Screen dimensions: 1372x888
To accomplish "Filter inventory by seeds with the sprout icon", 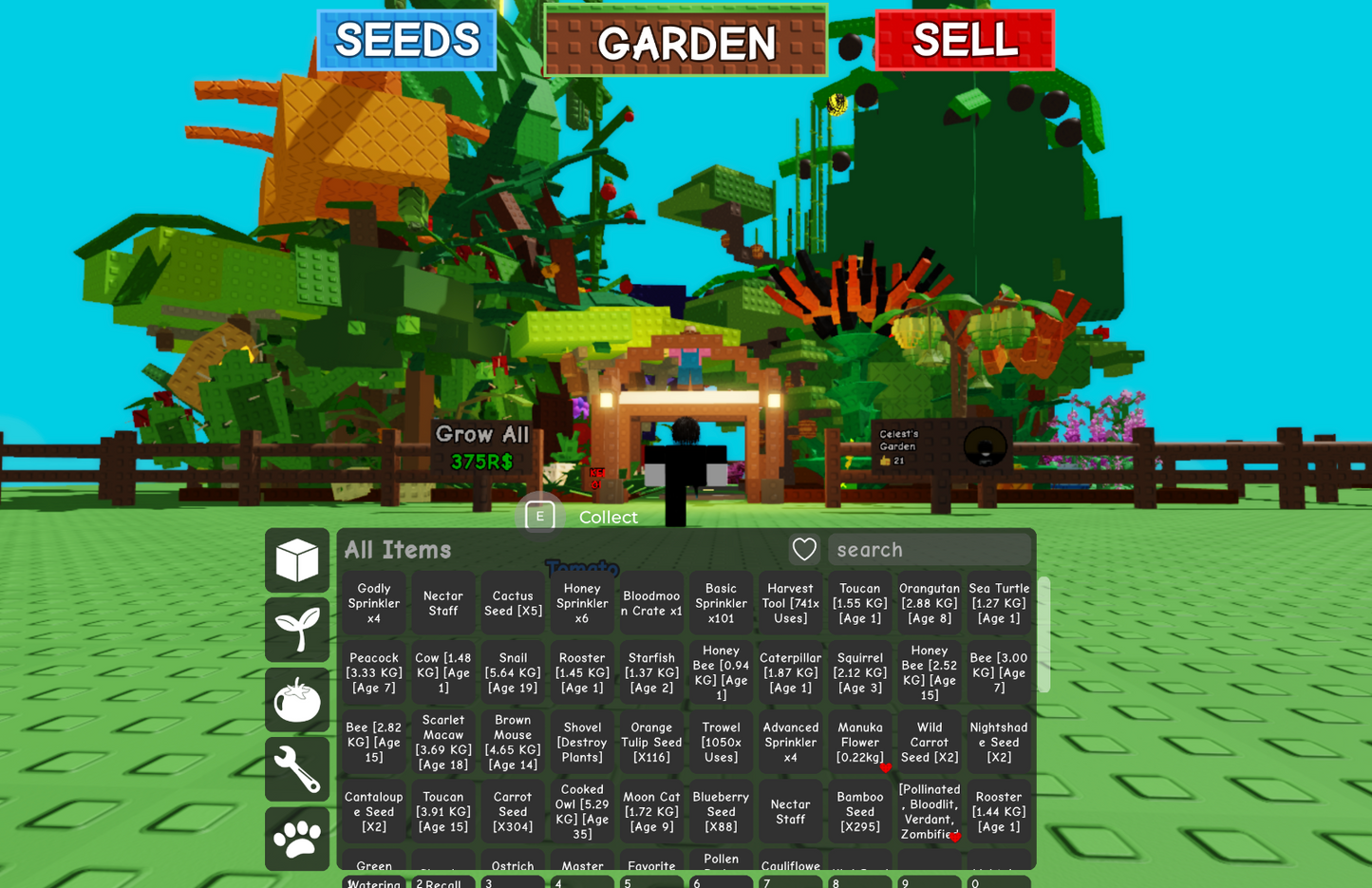I will [x=297, y=630].
